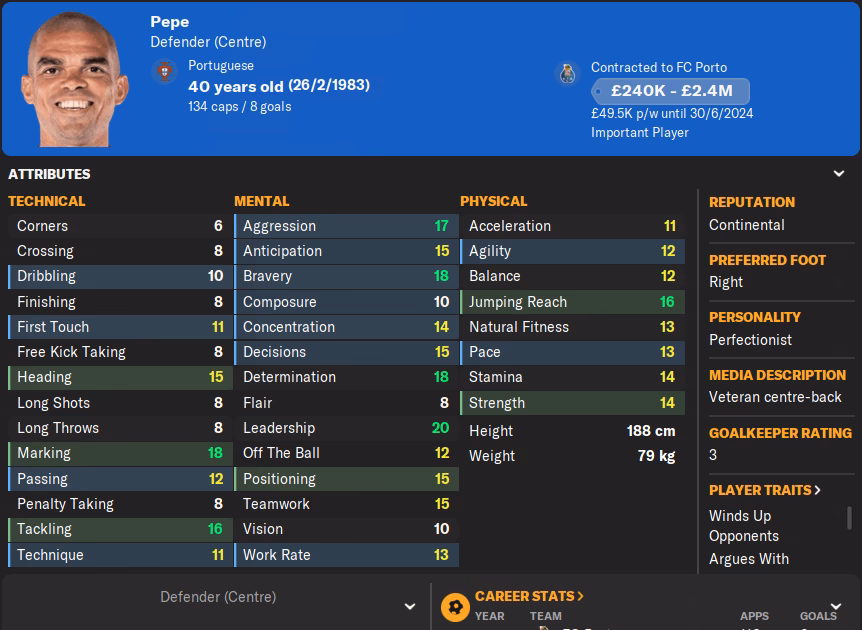
Task: Open the Player Traits section
Action: [x=765, y=490]
